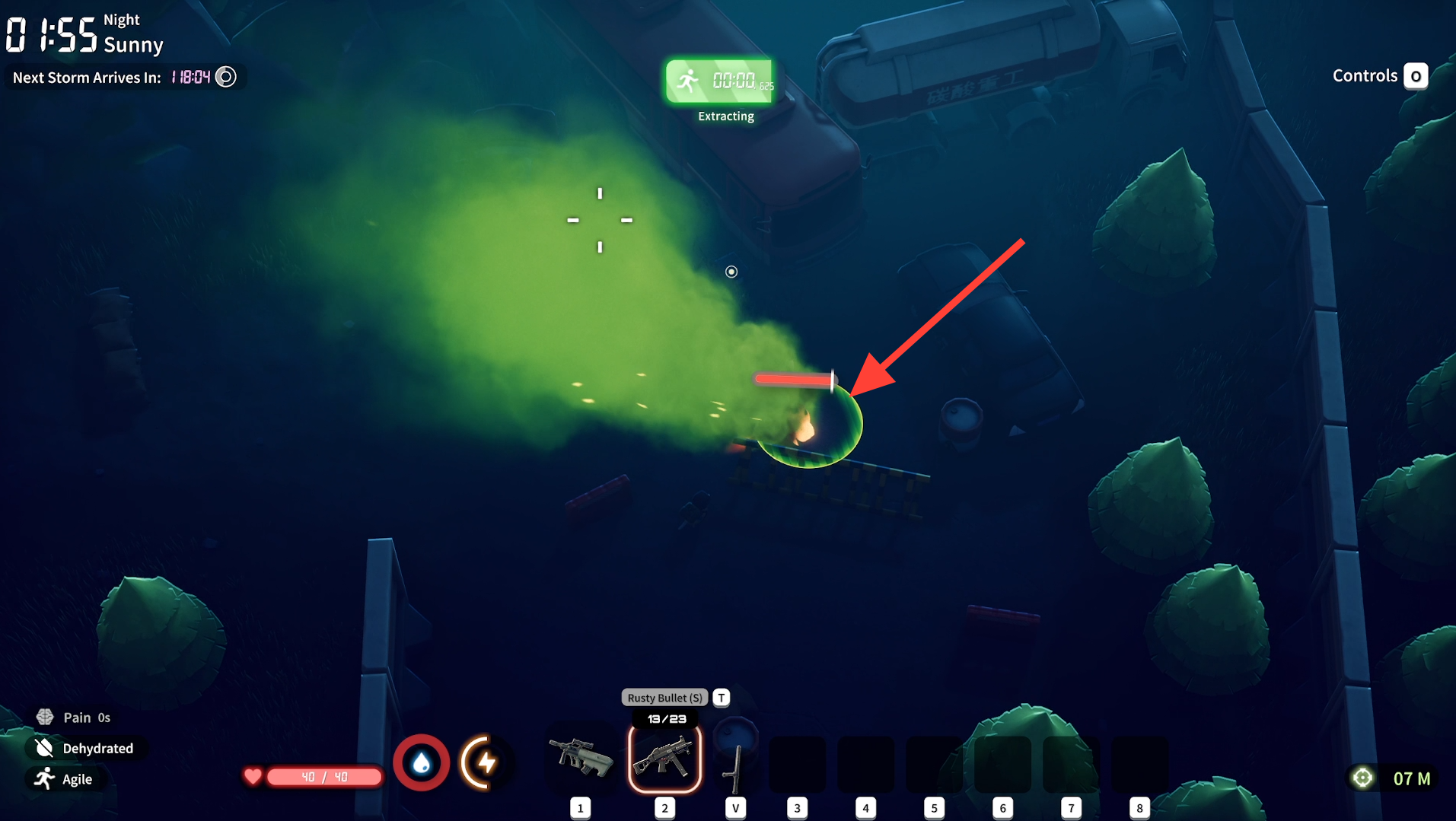This screenshot has width=1456, height=821.
Task: Click the Pain status effect
Action: pos(74,718)
